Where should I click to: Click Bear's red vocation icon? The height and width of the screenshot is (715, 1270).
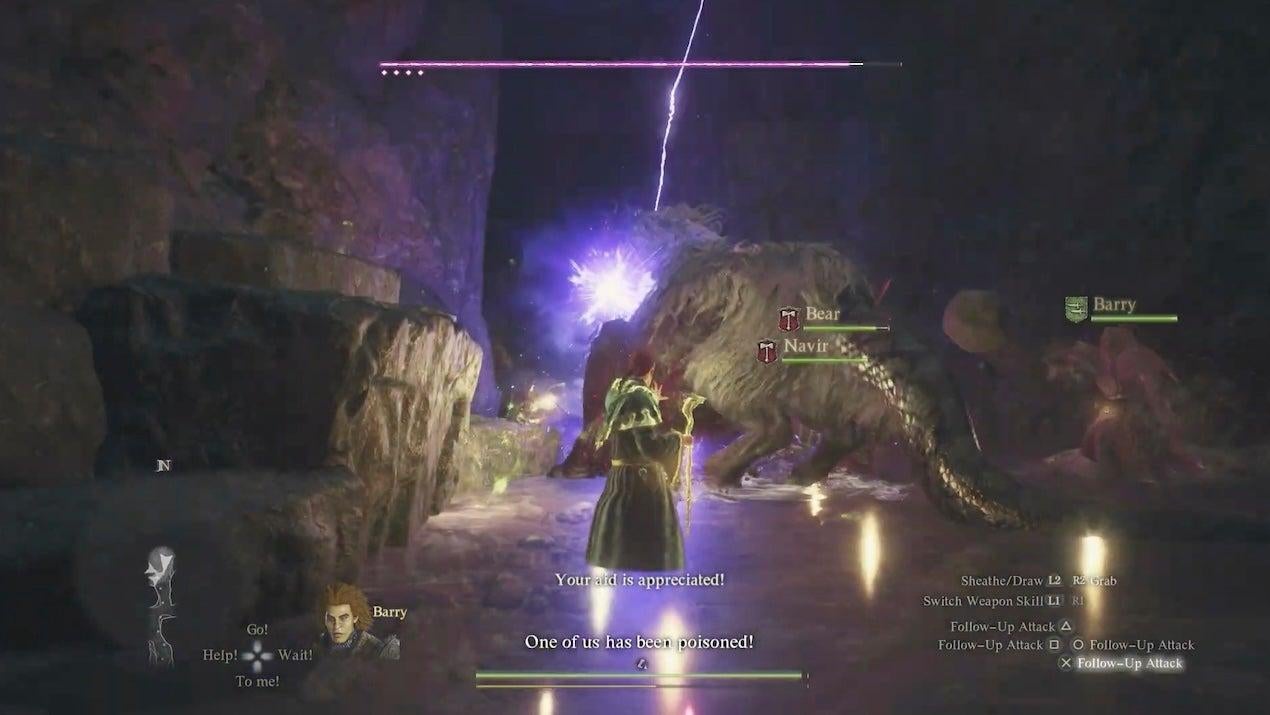[x=790, y=319]
